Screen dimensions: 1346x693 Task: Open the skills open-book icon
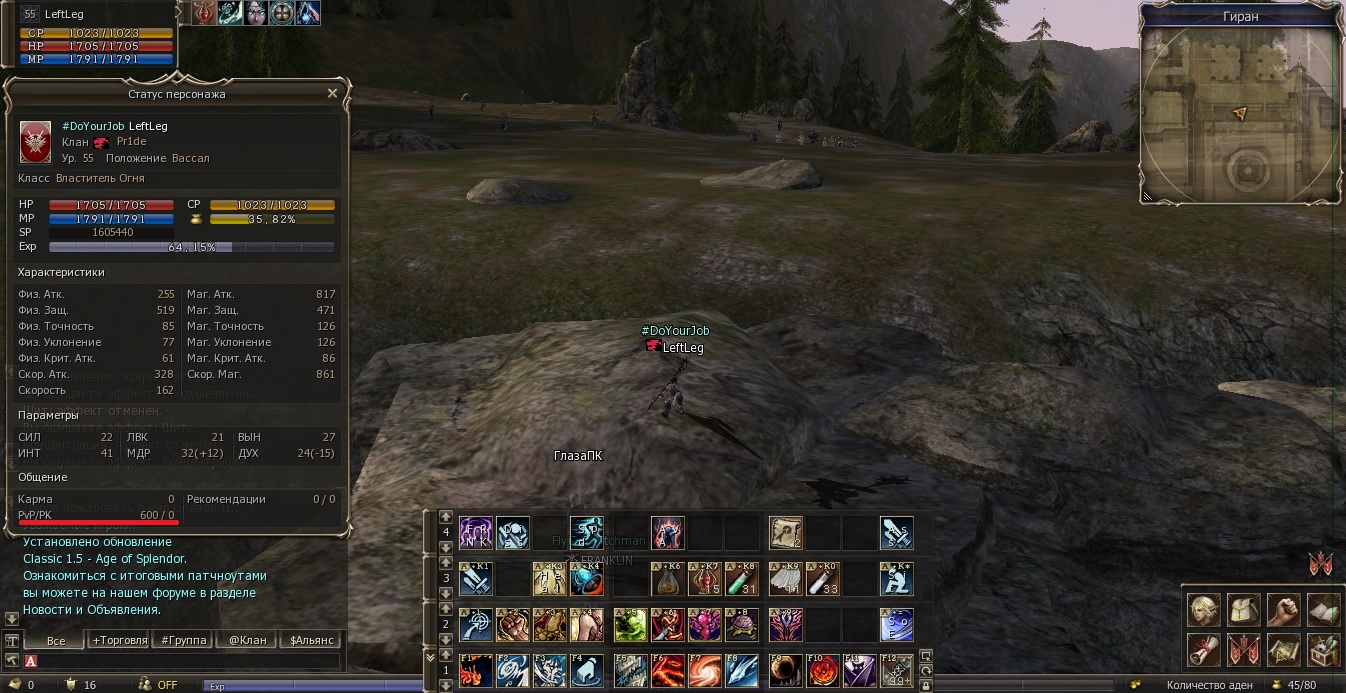(x=1323, y=608)
